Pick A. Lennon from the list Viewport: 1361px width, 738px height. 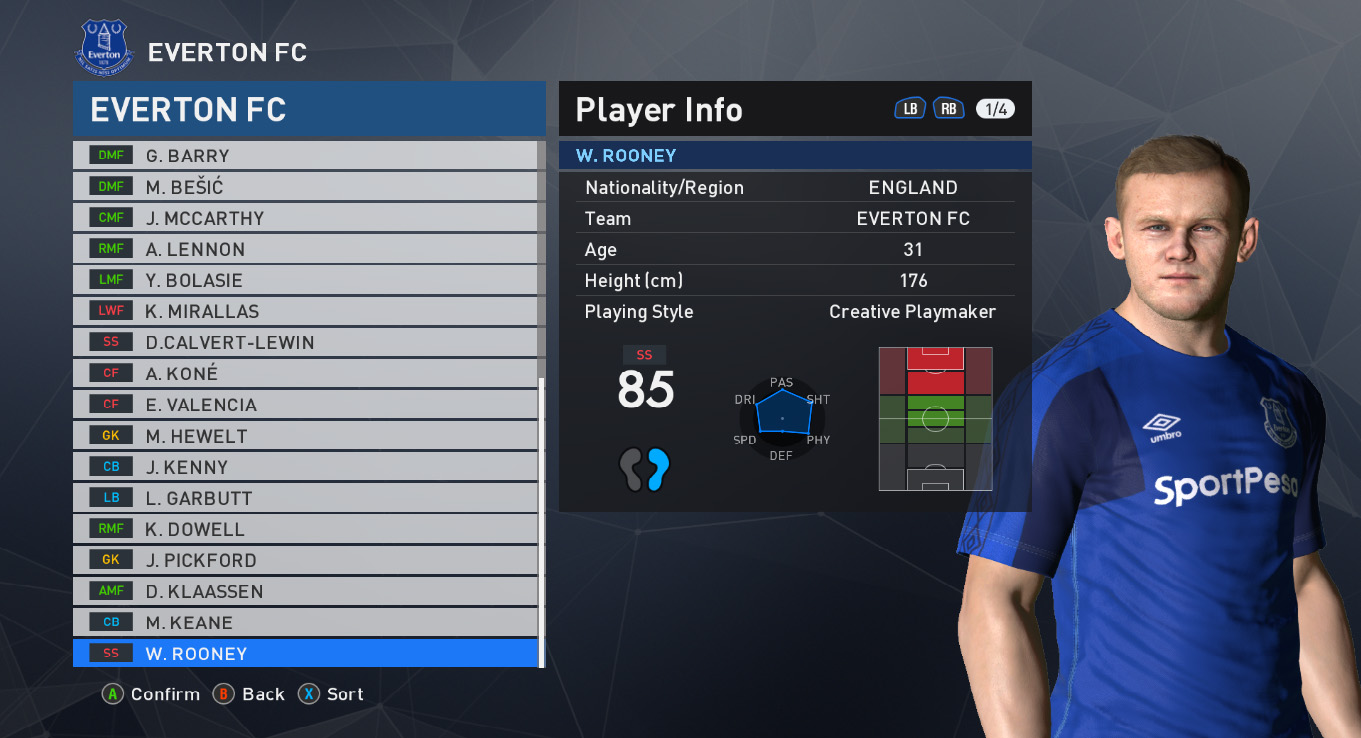pos(305,249)
